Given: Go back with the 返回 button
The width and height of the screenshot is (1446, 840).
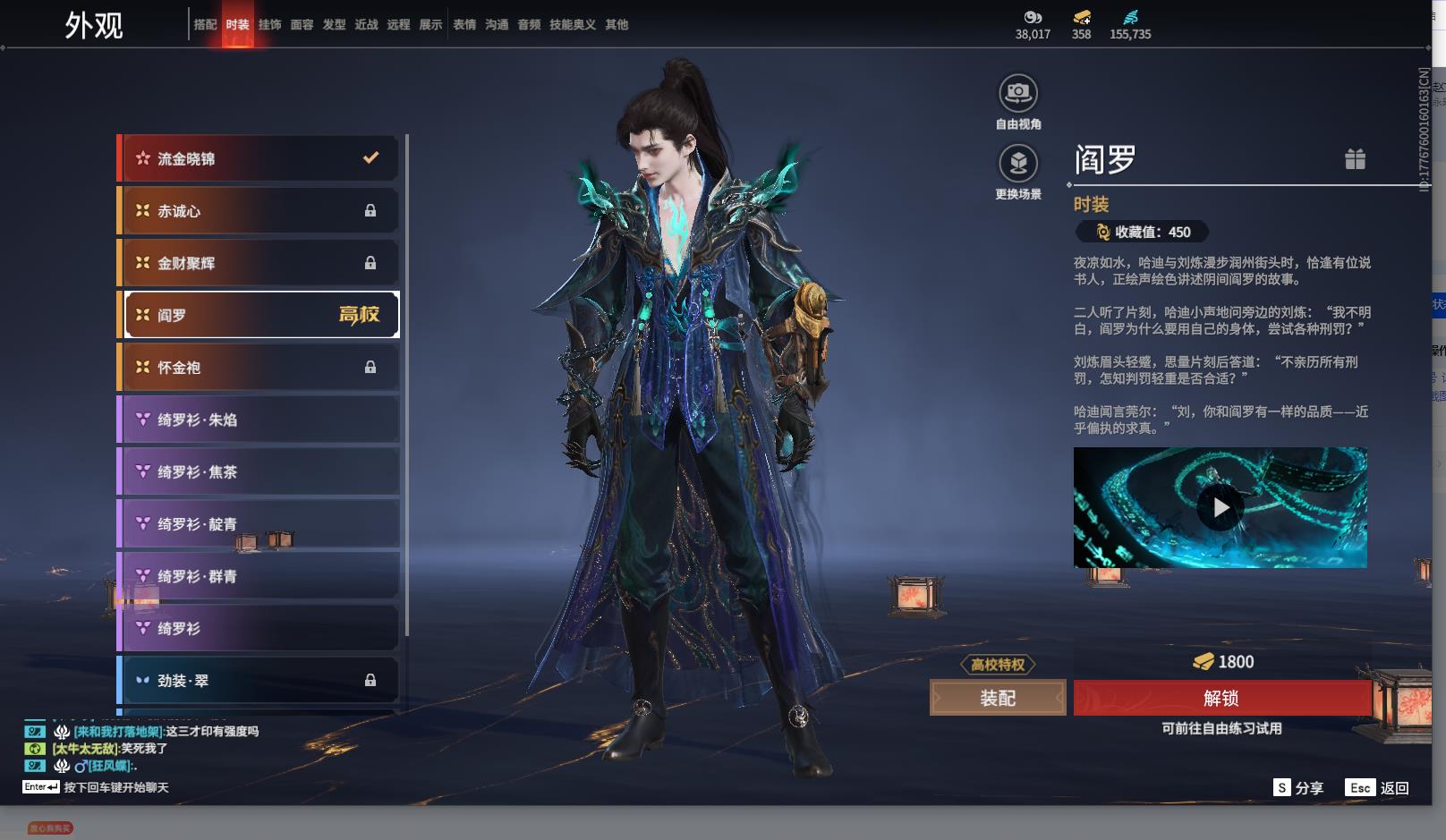Looking at the screenshot, I should [x=1378, y=787].
